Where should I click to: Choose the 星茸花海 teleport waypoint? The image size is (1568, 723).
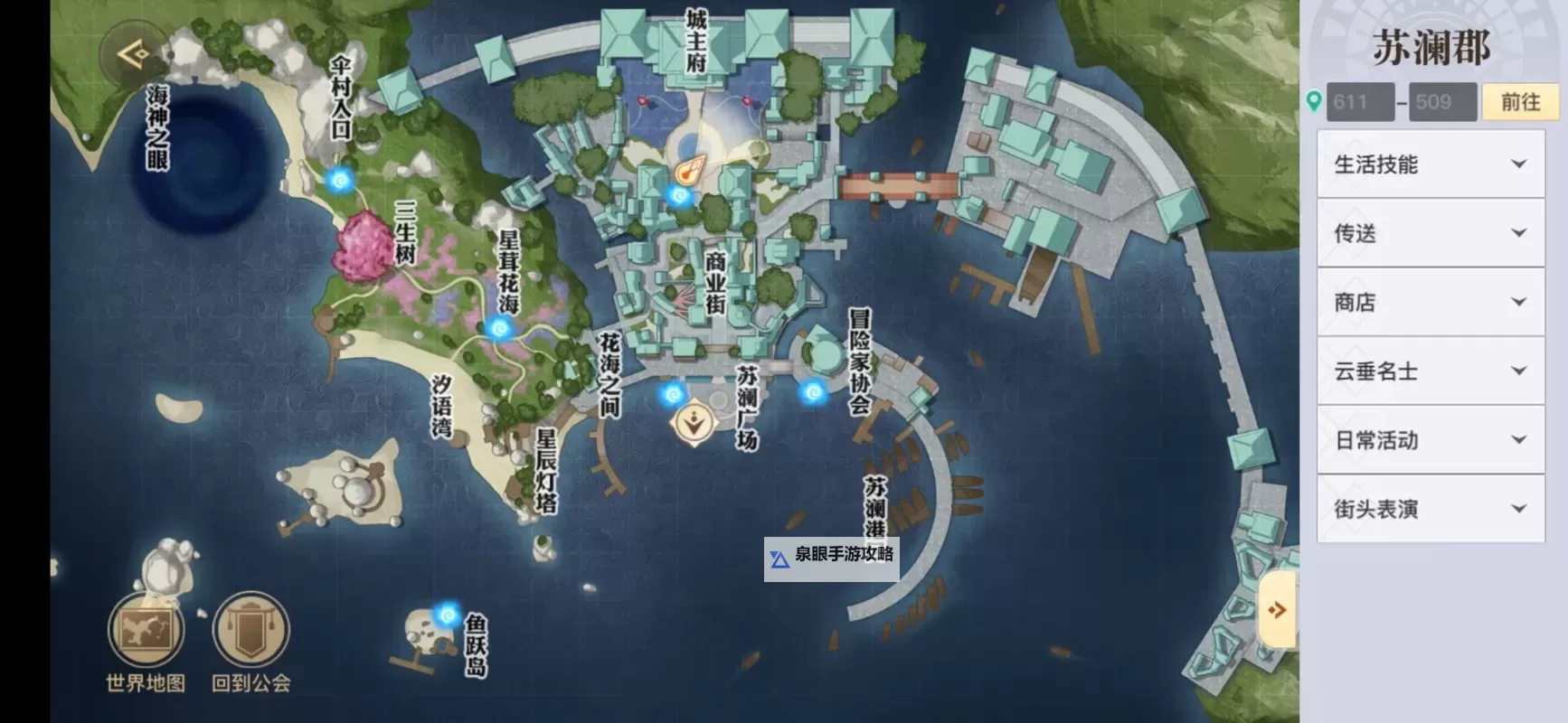[499, 329]
